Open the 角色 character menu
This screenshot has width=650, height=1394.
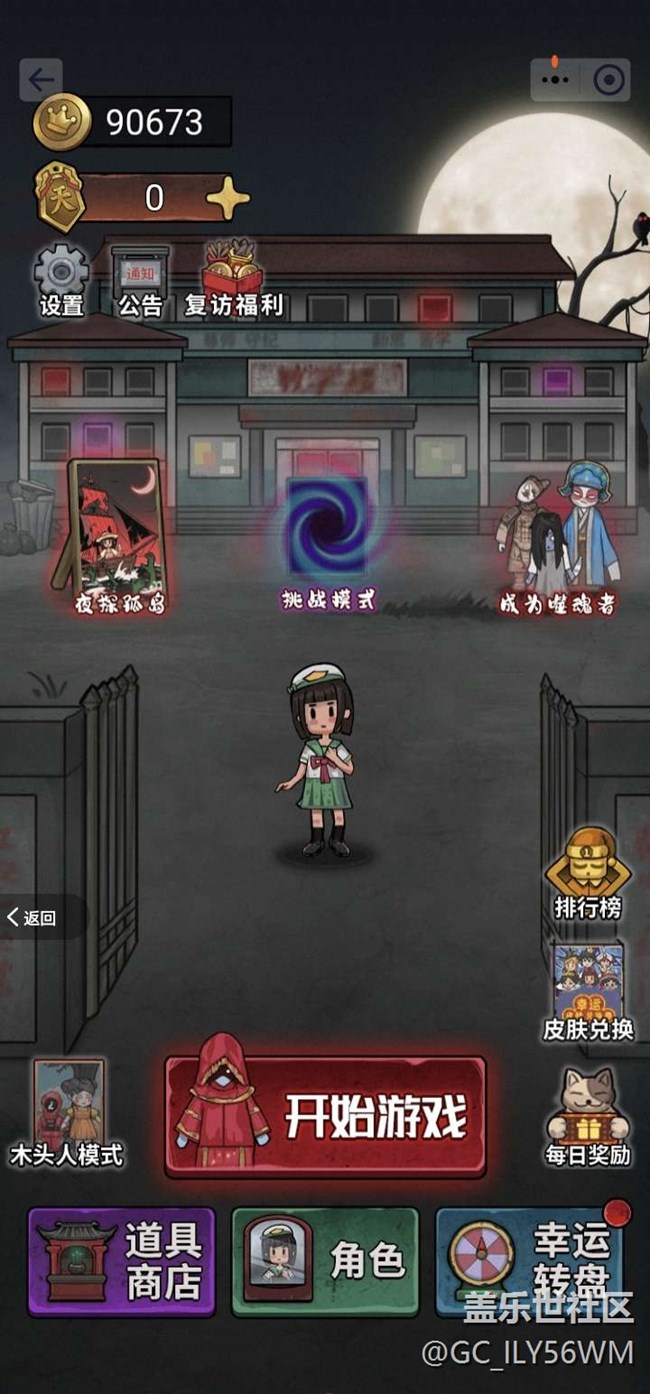[325, 1260]
